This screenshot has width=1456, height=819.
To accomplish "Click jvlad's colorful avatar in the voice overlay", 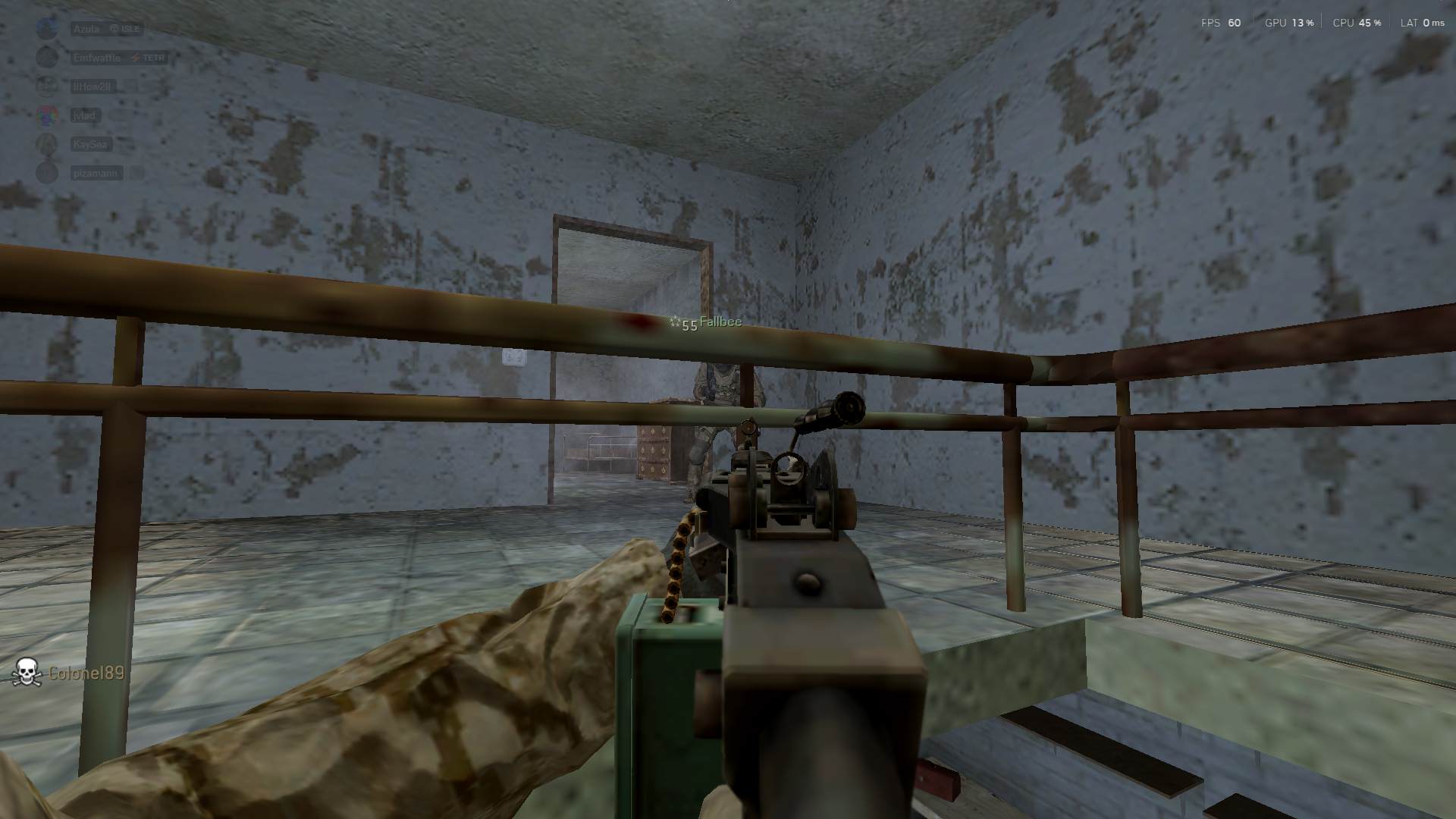I will pos(47,115).
